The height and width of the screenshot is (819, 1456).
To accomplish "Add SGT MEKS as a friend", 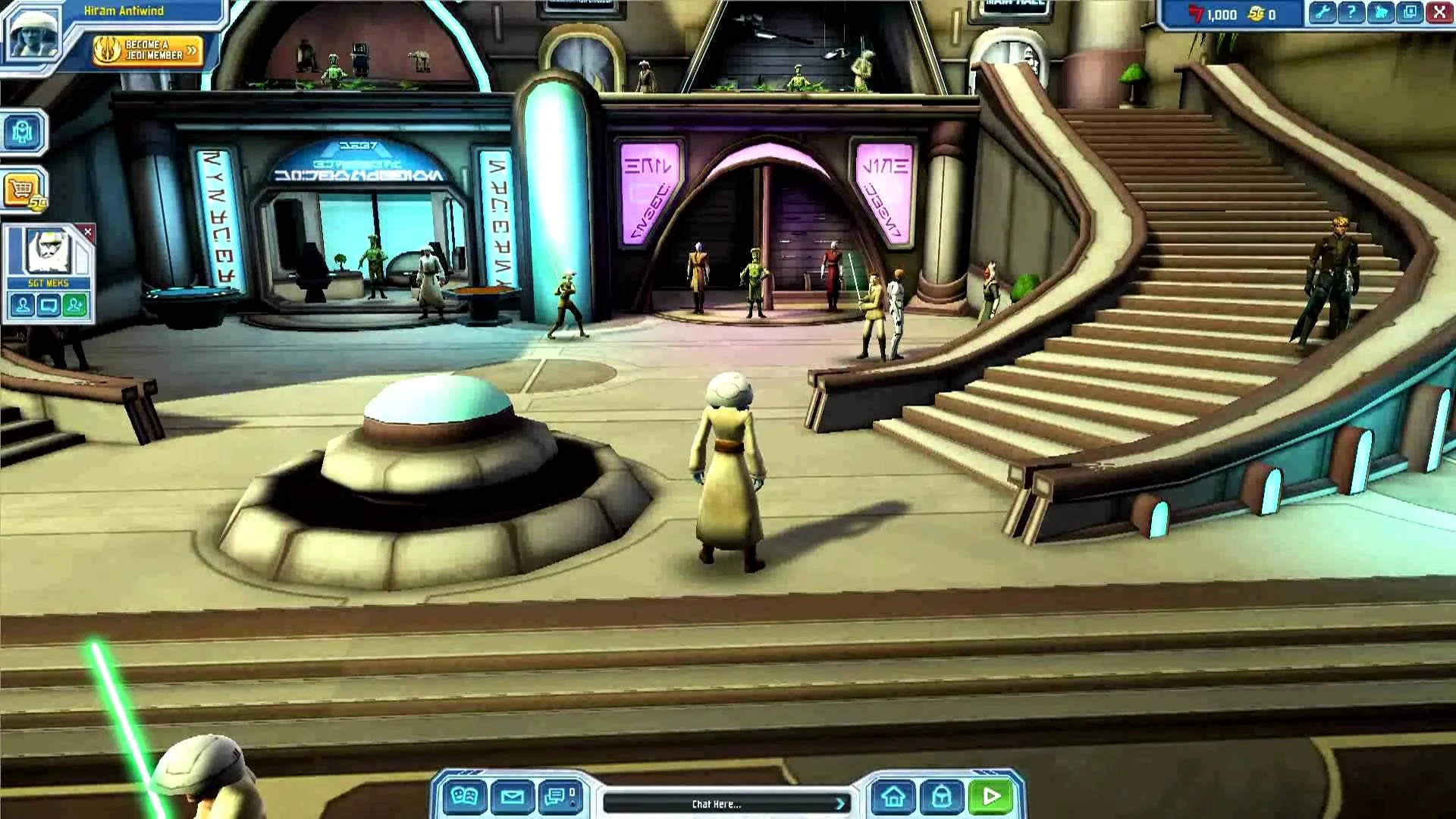I will tap(74, 305).
